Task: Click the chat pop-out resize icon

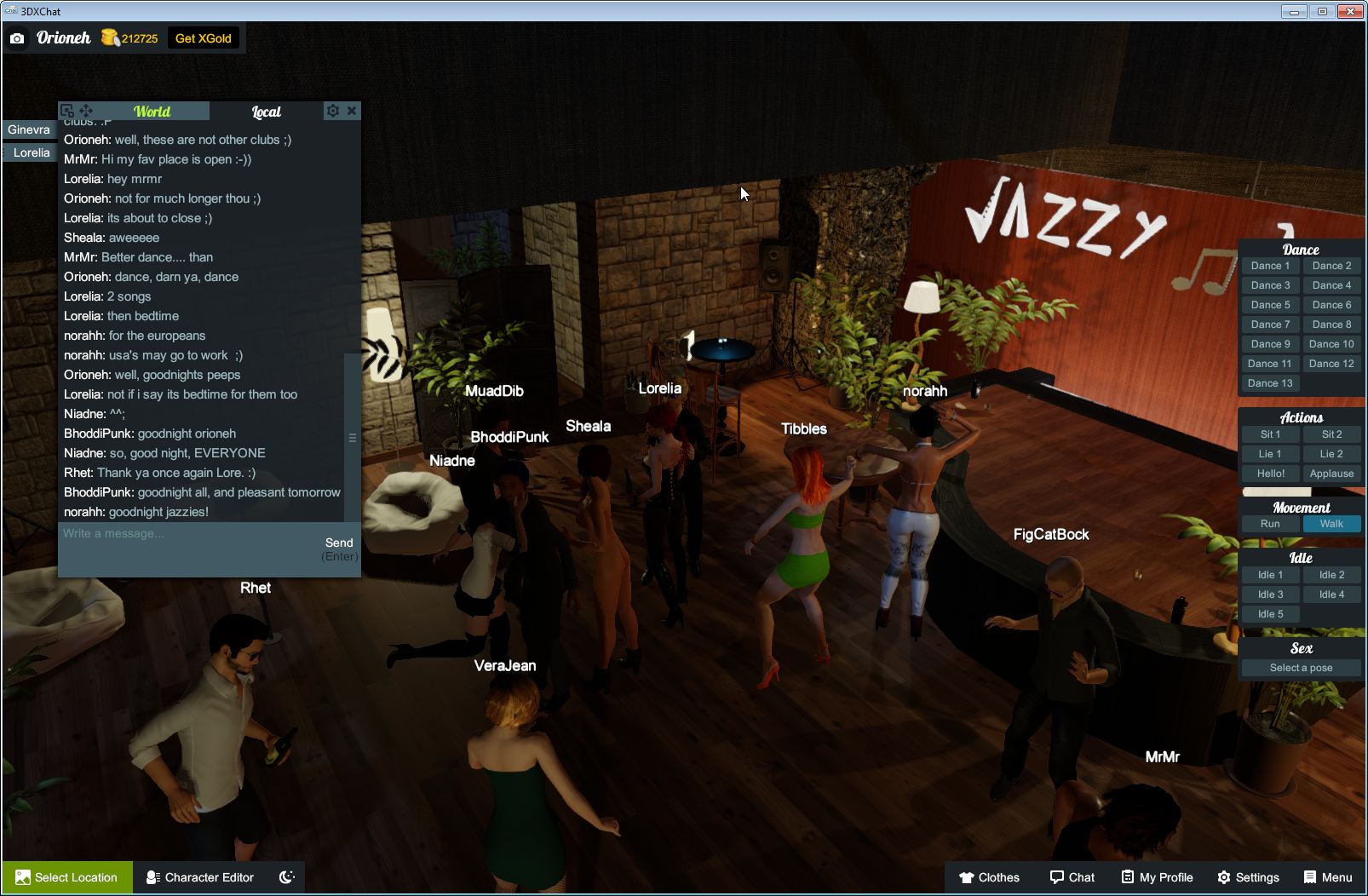Action: 66,110
